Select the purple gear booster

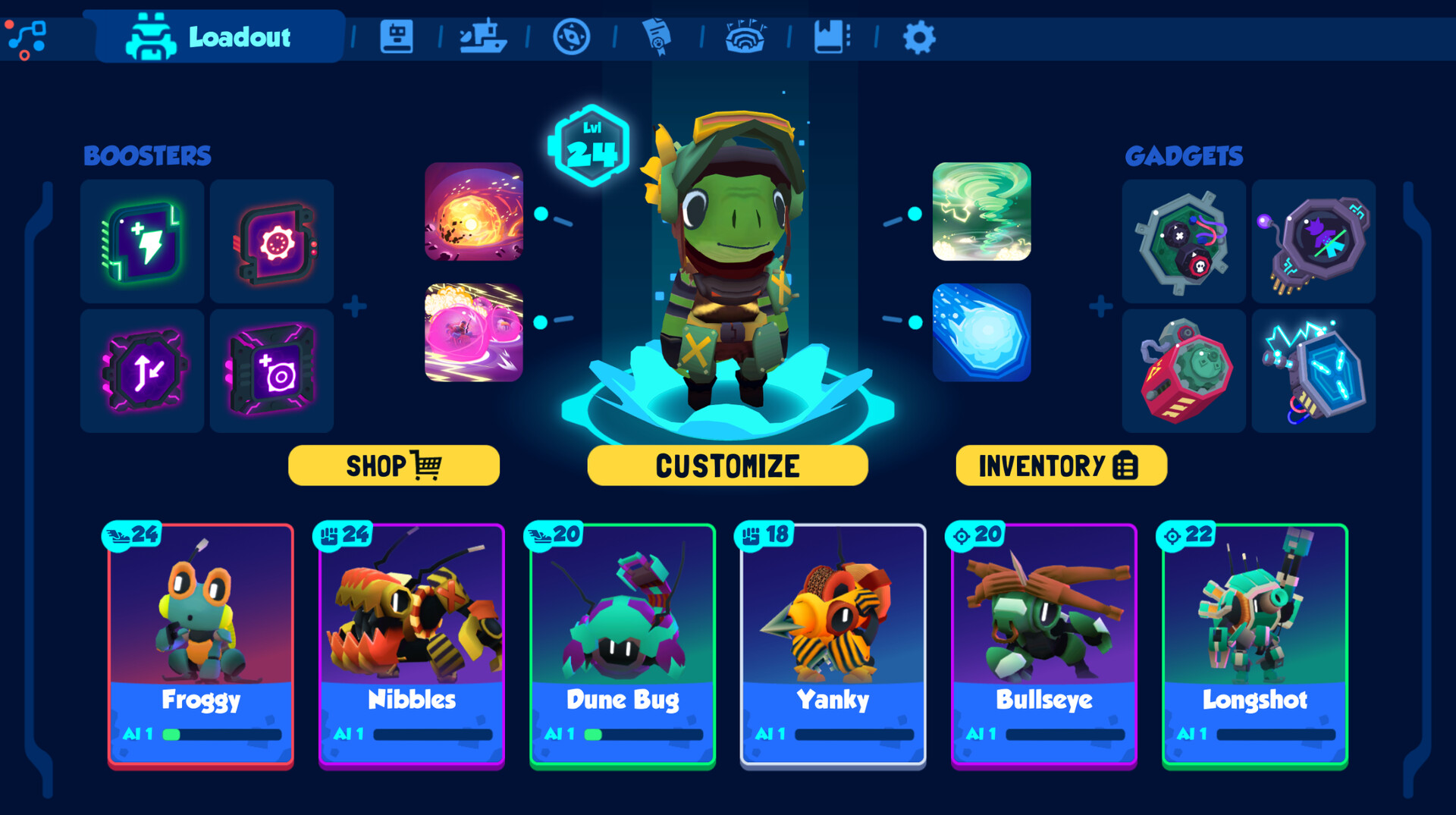click(x=272, y=243)
